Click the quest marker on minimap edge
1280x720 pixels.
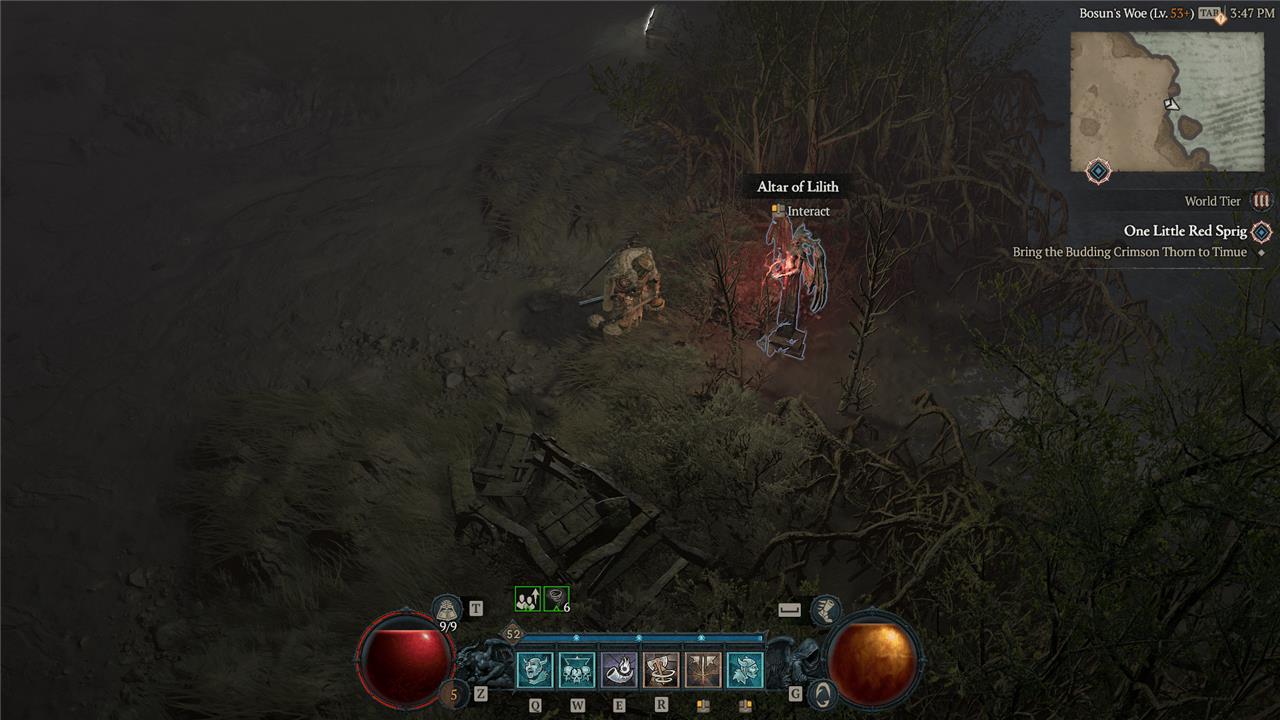click(x=1098, y=171)
